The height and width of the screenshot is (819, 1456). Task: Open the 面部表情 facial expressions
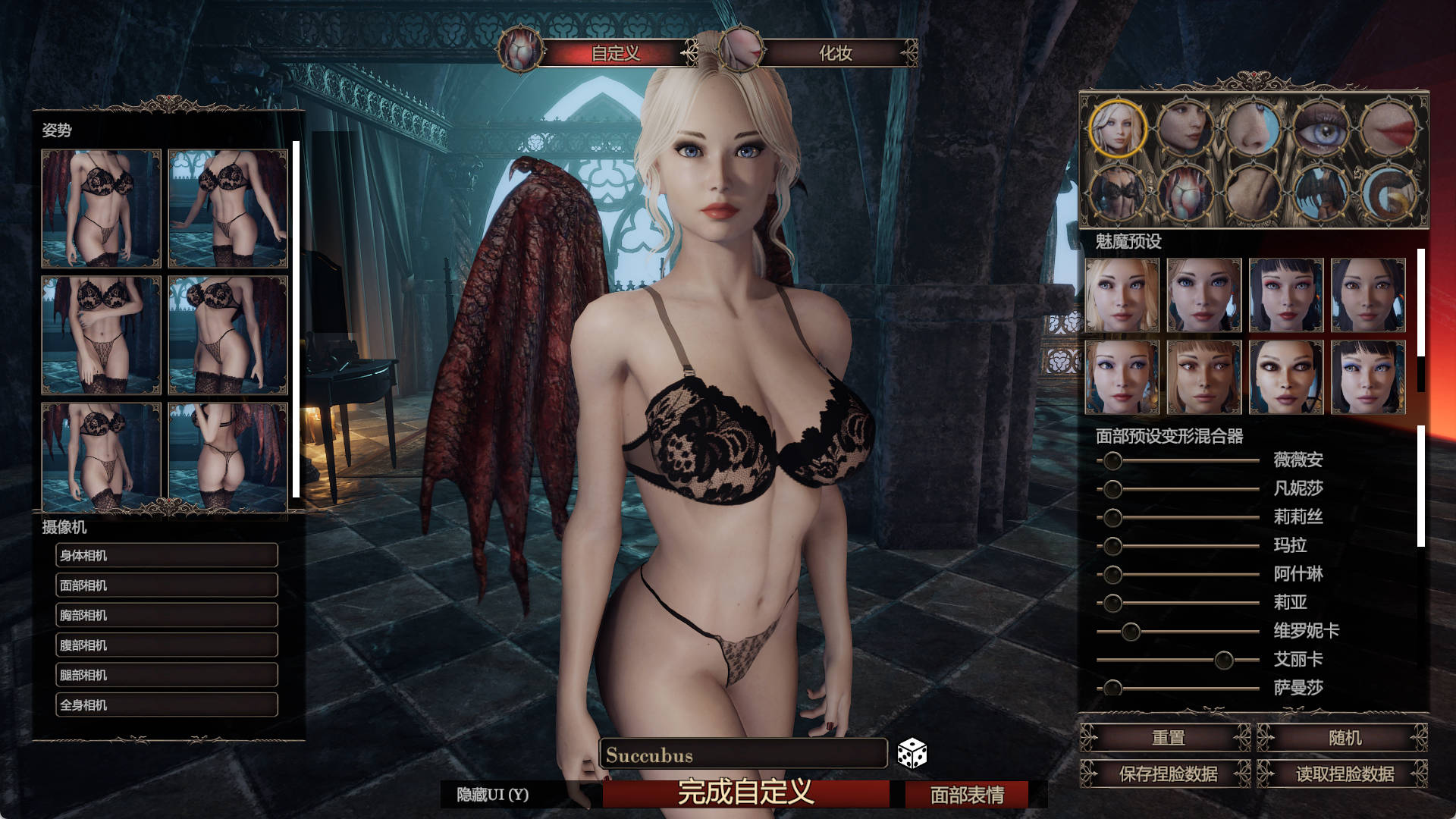coord(967,795)
